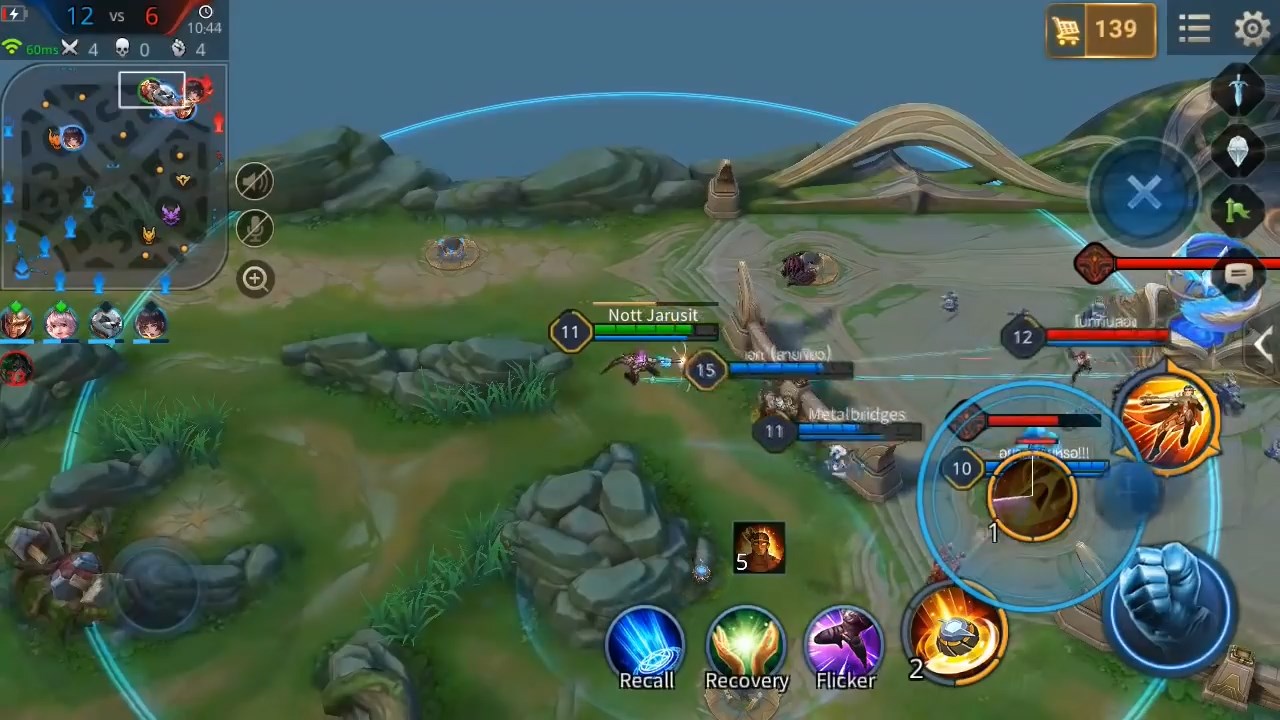Activate the golden hero skill icon
Image resolution: width=1280 pixels, height=720 pixels.
tap(1170, 418)
